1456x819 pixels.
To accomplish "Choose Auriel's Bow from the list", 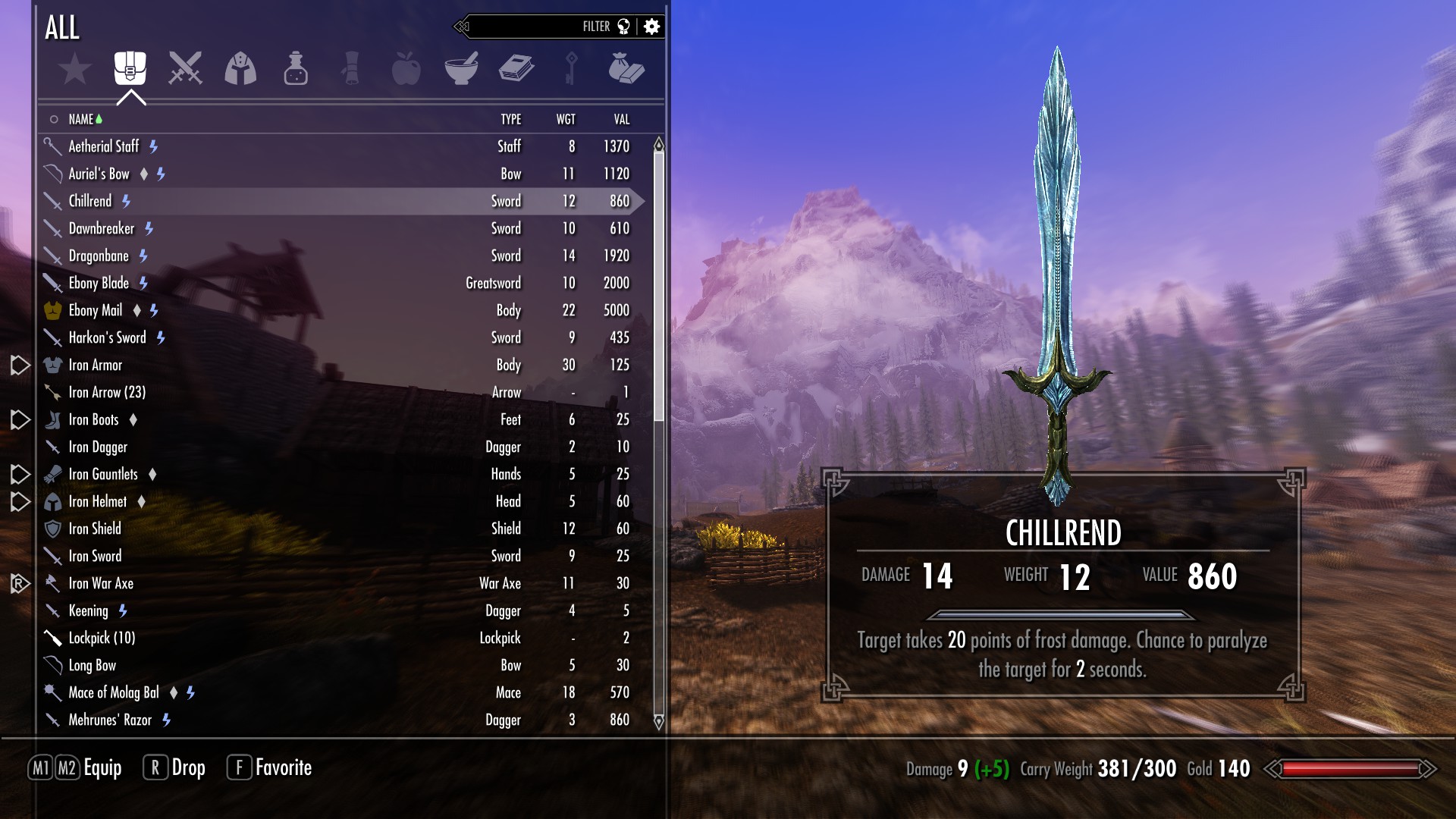I will 99,174.
